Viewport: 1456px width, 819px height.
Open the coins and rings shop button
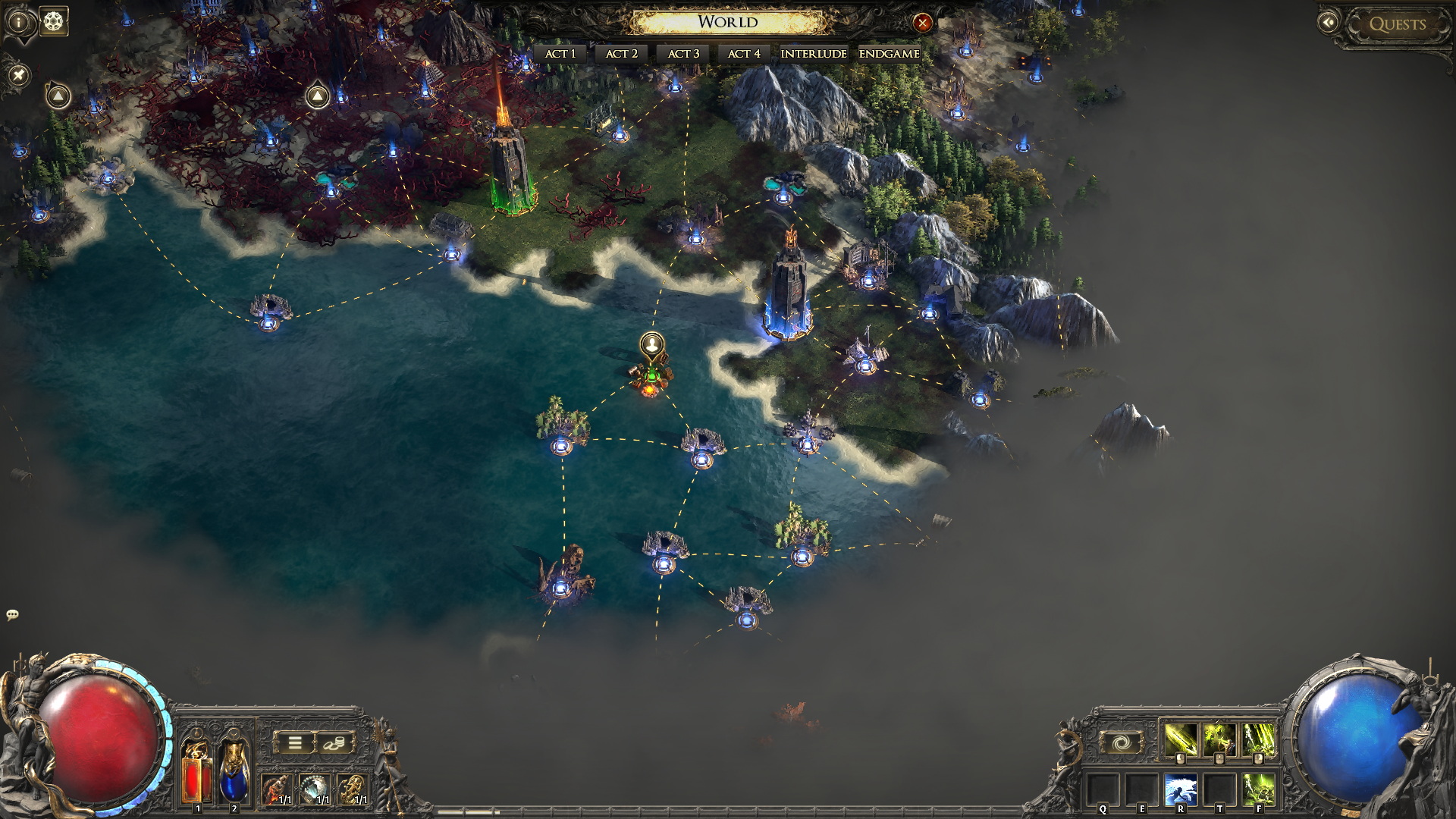[334, 743]
